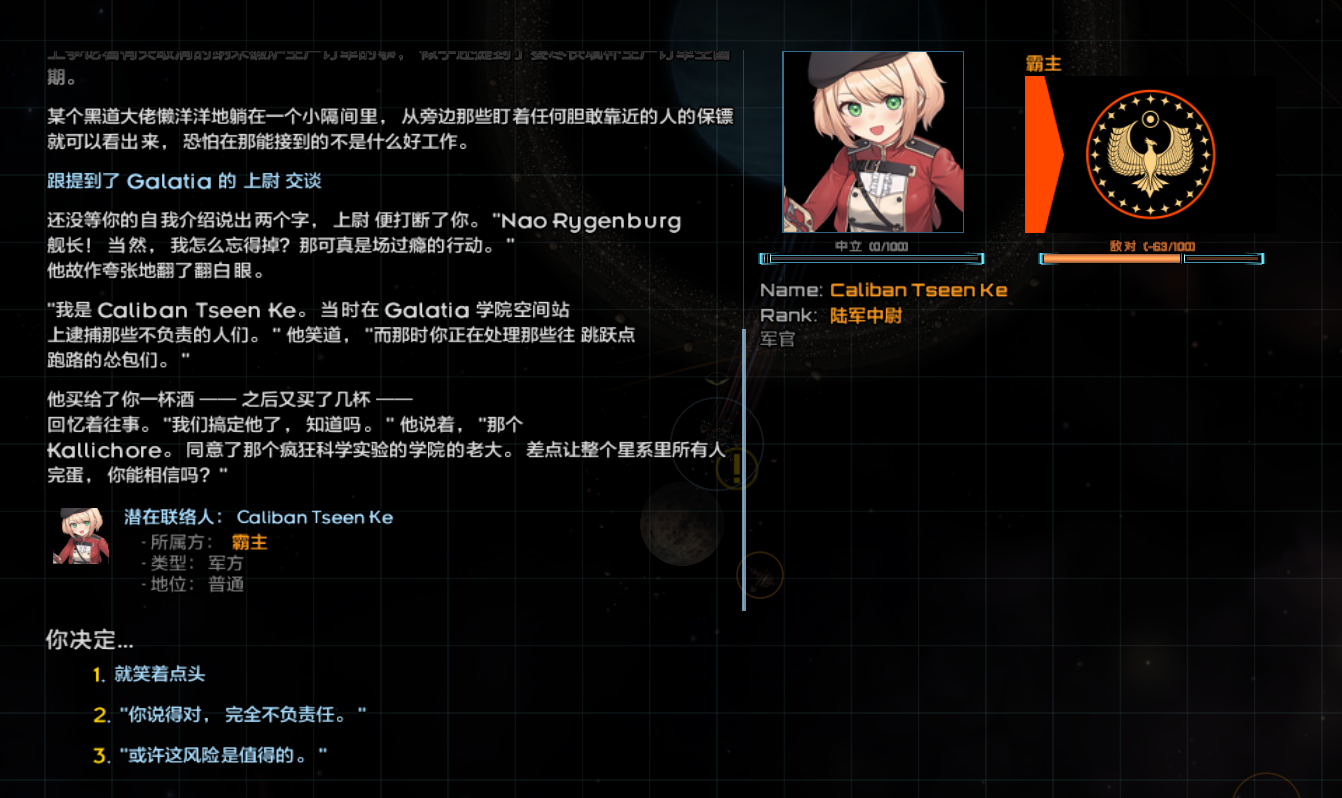
Task: Click the hostile reputation bar showing -63/100
Action: tap(1148, 258)
